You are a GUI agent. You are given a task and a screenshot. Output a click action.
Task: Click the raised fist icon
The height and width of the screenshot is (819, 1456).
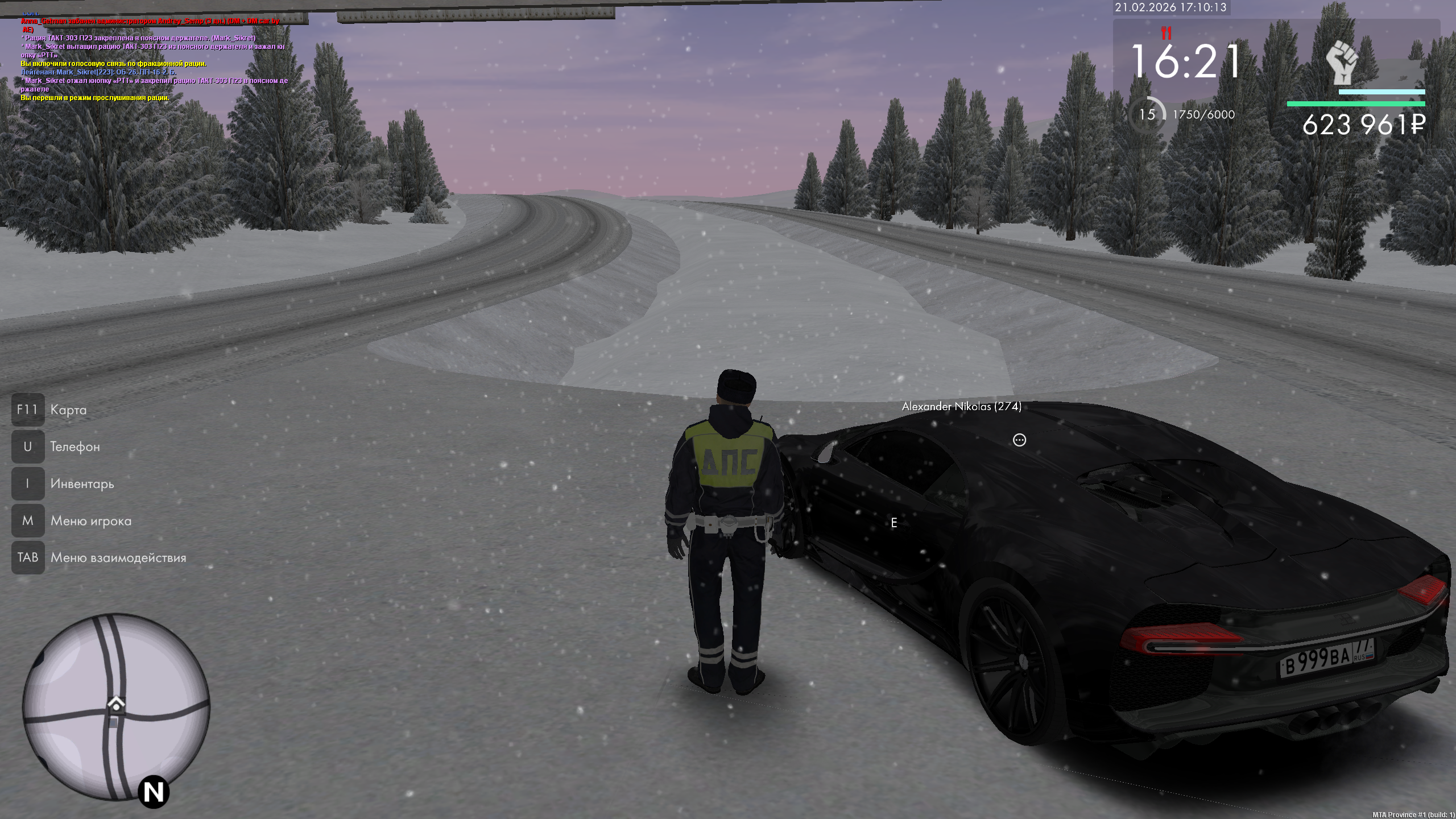[1342, 62]
